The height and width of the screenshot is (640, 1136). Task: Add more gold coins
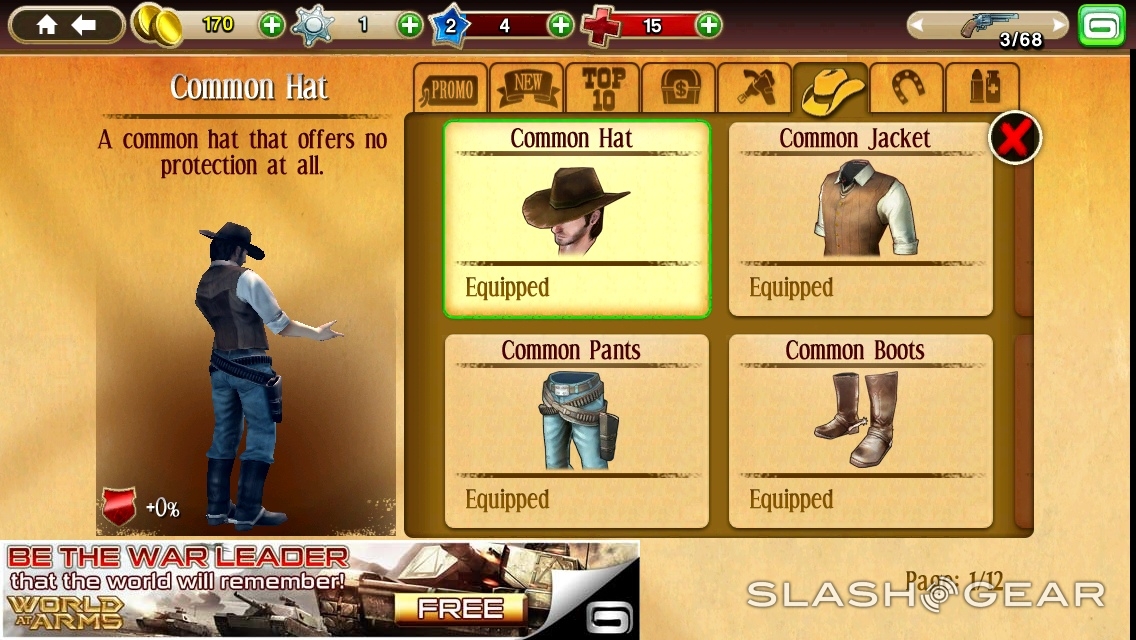tap(272, 25)
